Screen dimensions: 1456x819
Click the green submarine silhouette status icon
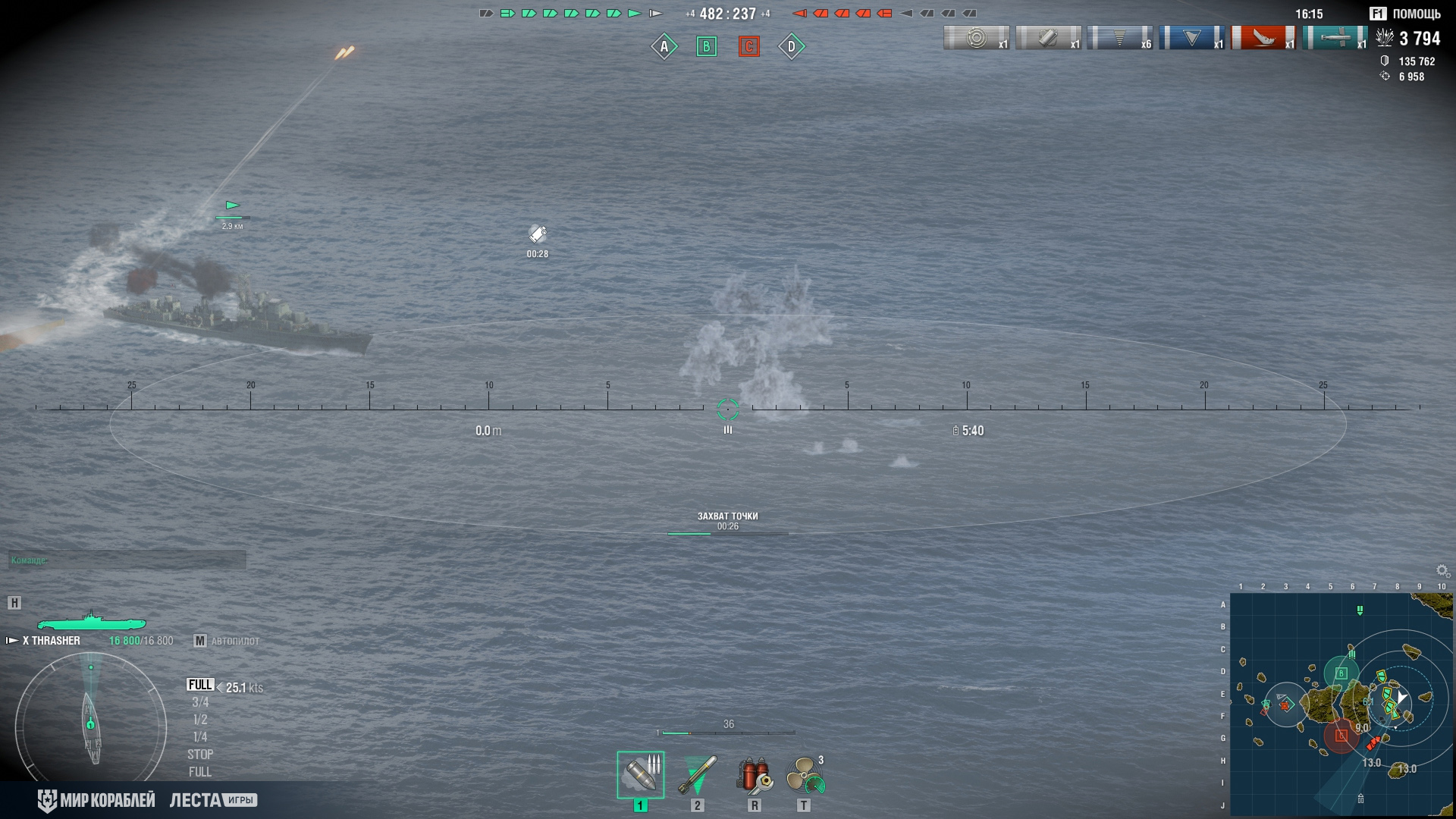(91, 622)
